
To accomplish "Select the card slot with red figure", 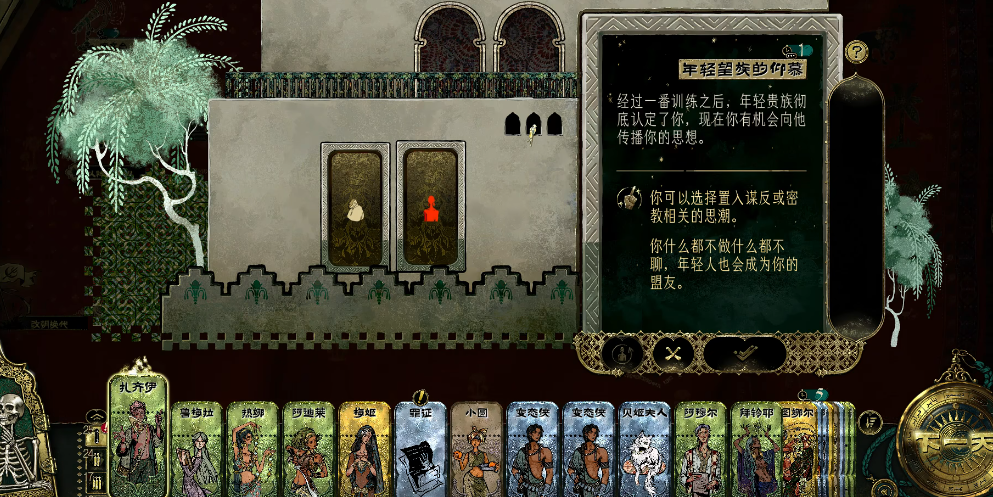I will pos(430,207).
